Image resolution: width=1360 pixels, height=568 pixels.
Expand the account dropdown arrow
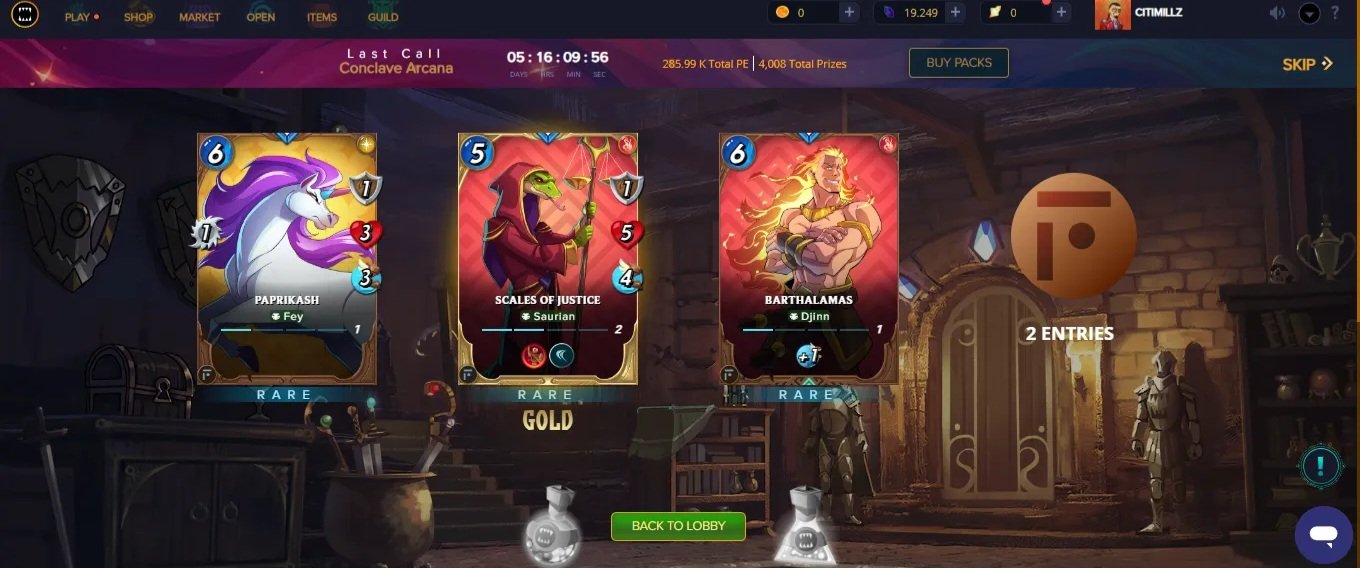click(x=1309, y=14)
